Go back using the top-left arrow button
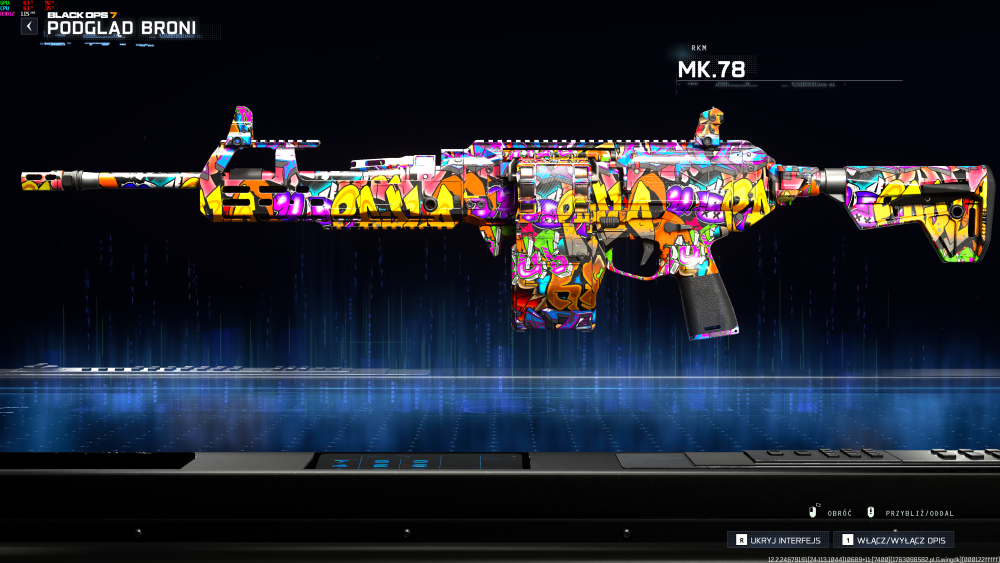Viewport: 1000px width, 563px height. (29, 26)
